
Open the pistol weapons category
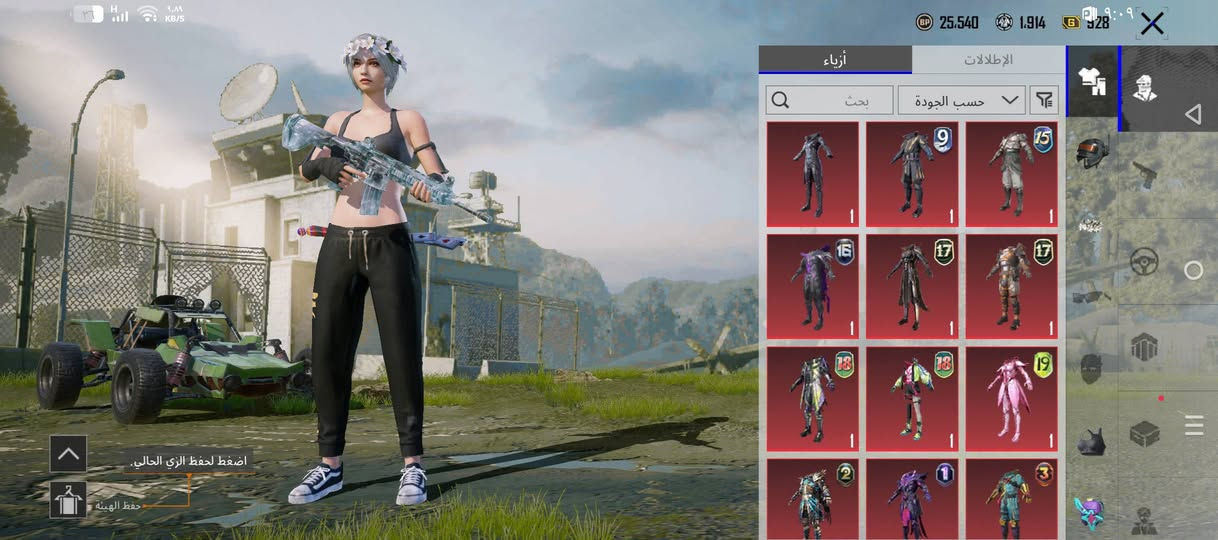(1145, 176)
